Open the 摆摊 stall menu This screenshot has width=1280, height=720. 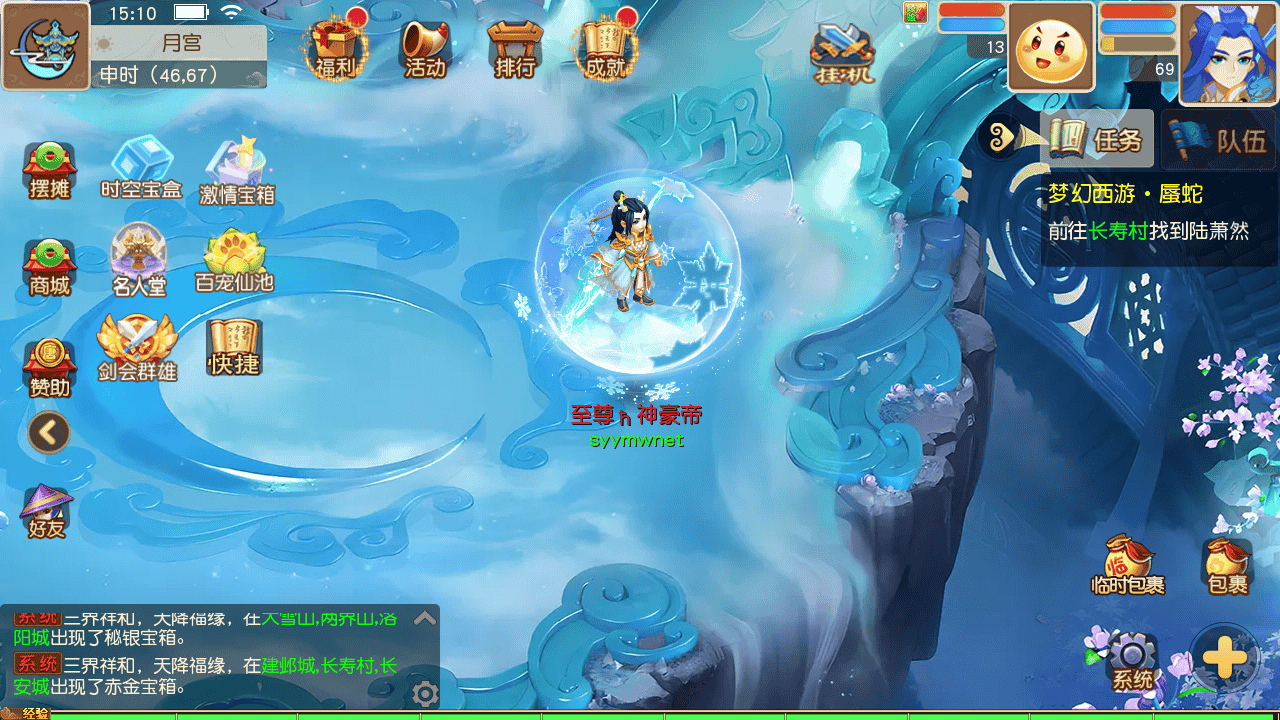coord(49,170)
